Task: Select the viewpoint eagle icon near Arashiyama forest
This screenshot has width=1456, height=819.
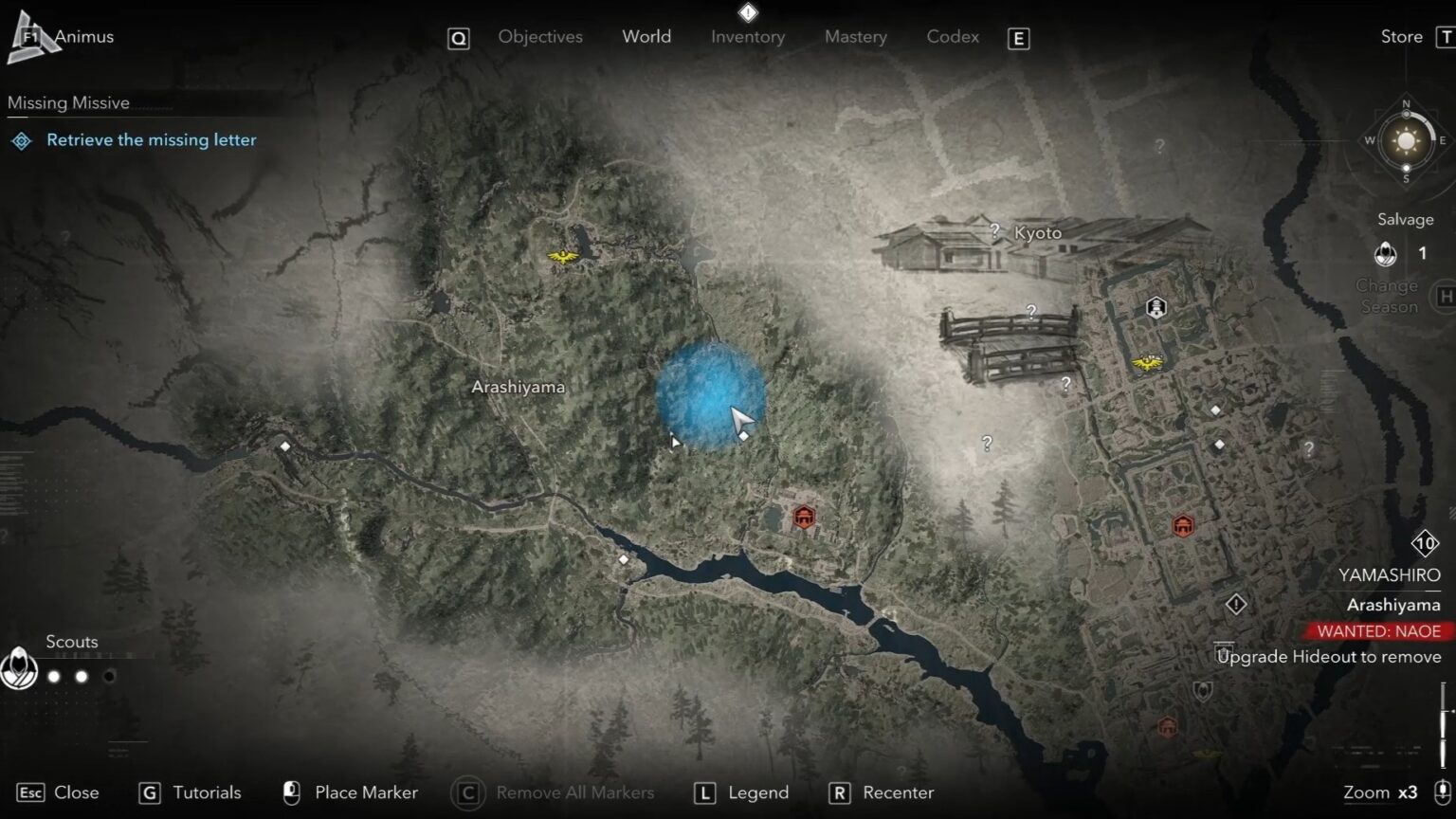Action: [x=563, y=256]
